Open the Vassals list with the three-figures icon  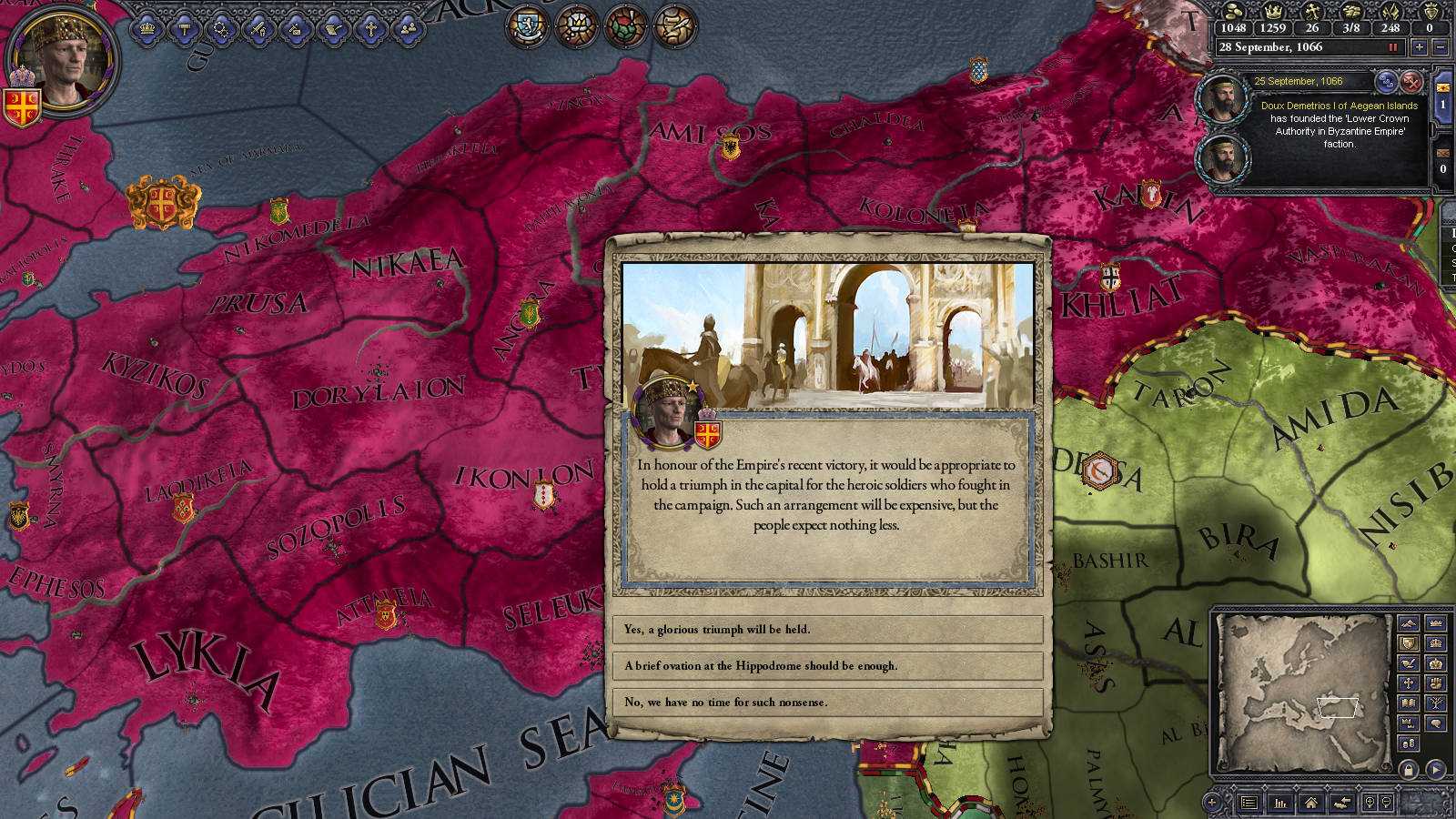pyautogui.click(x=406, y=27)
